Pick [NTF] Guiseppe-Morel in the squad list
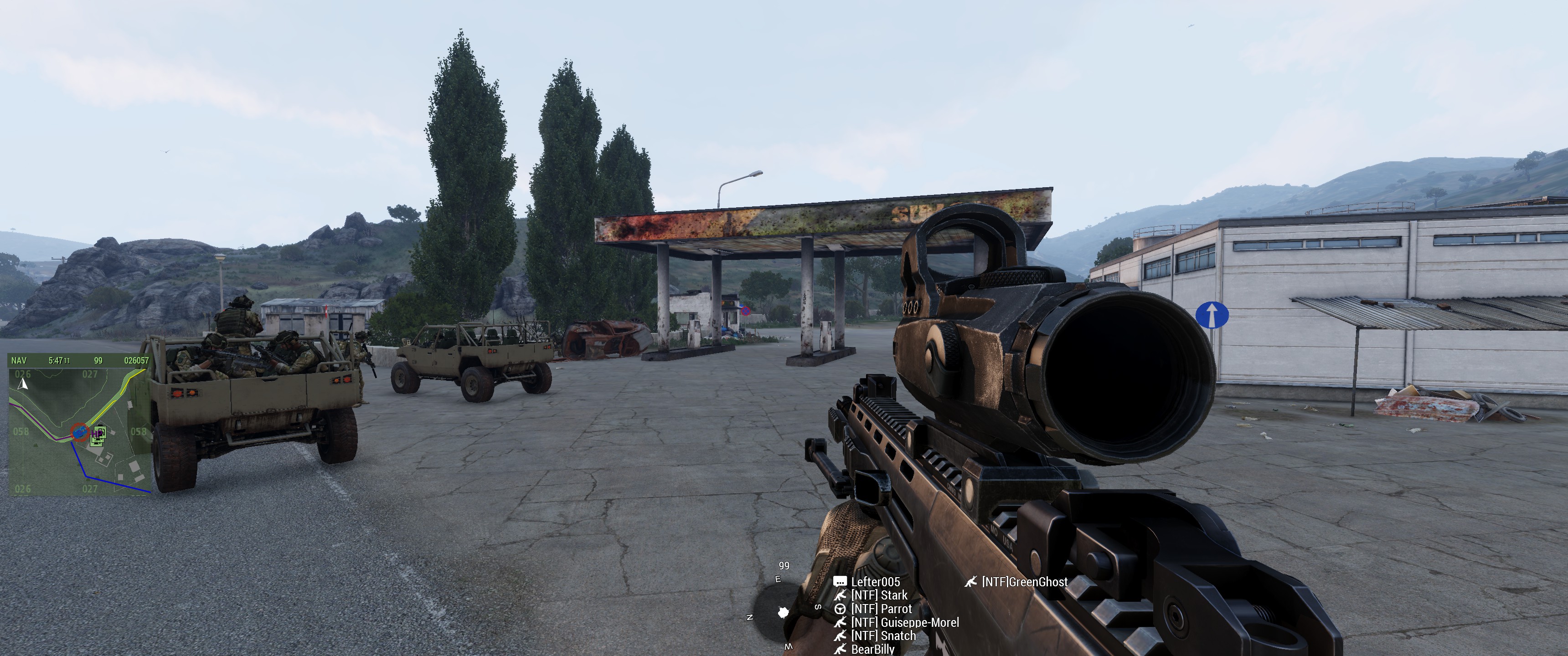 pyautogui.click(x=904, y=622)
